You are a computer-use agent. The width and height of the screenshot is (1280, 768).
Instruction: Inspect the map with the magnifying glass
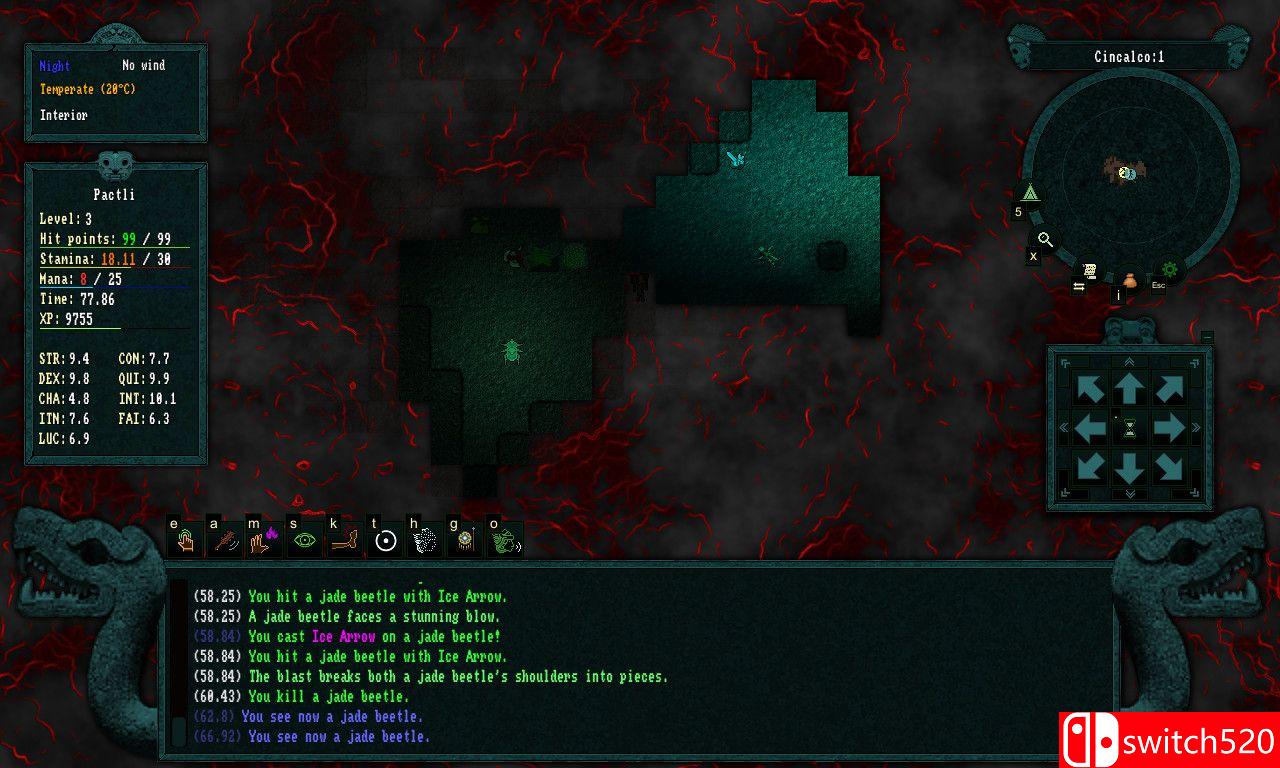tap(1044, 238)
